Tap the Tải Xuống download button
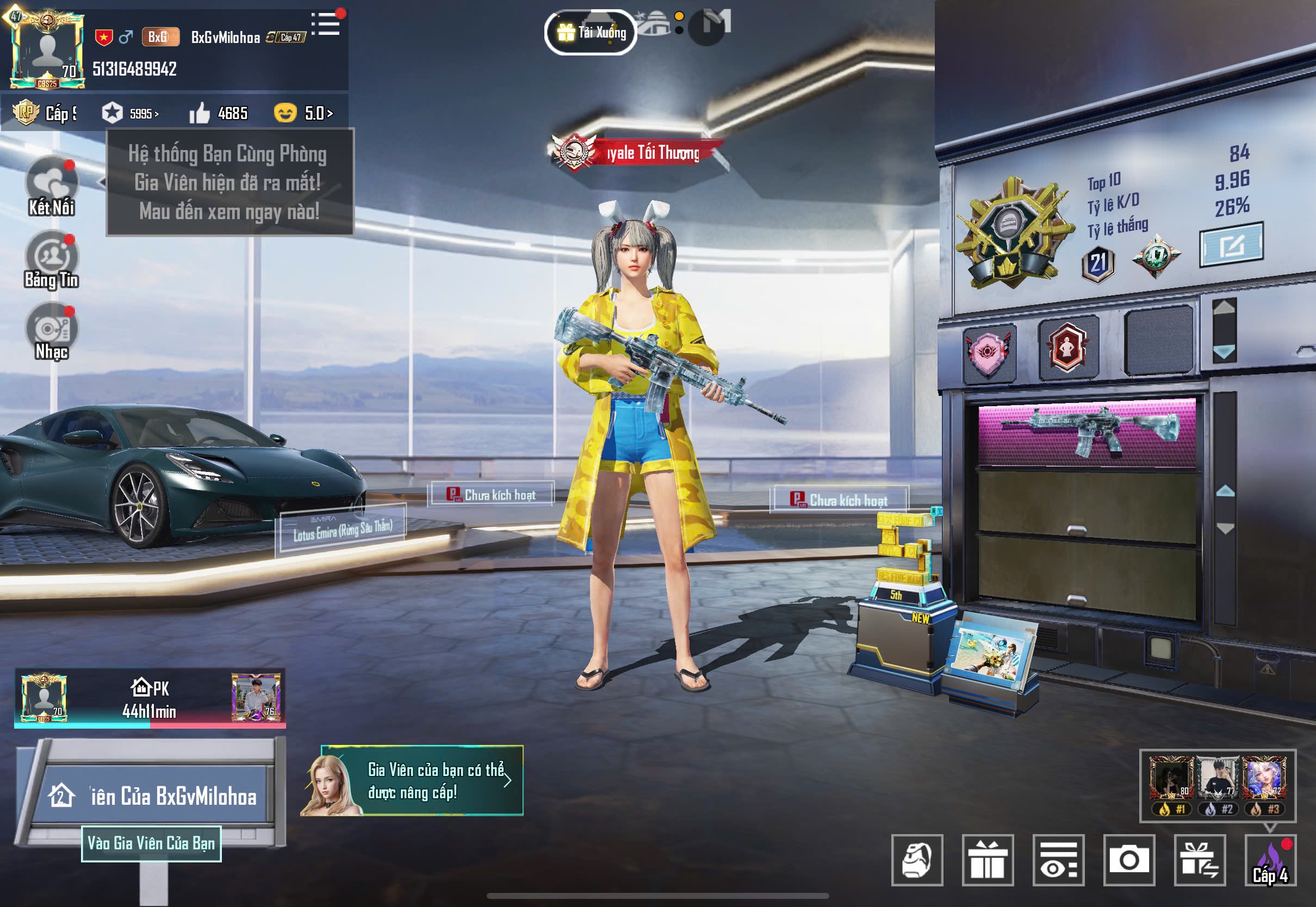1316x907 pixels. coord(591,33)
